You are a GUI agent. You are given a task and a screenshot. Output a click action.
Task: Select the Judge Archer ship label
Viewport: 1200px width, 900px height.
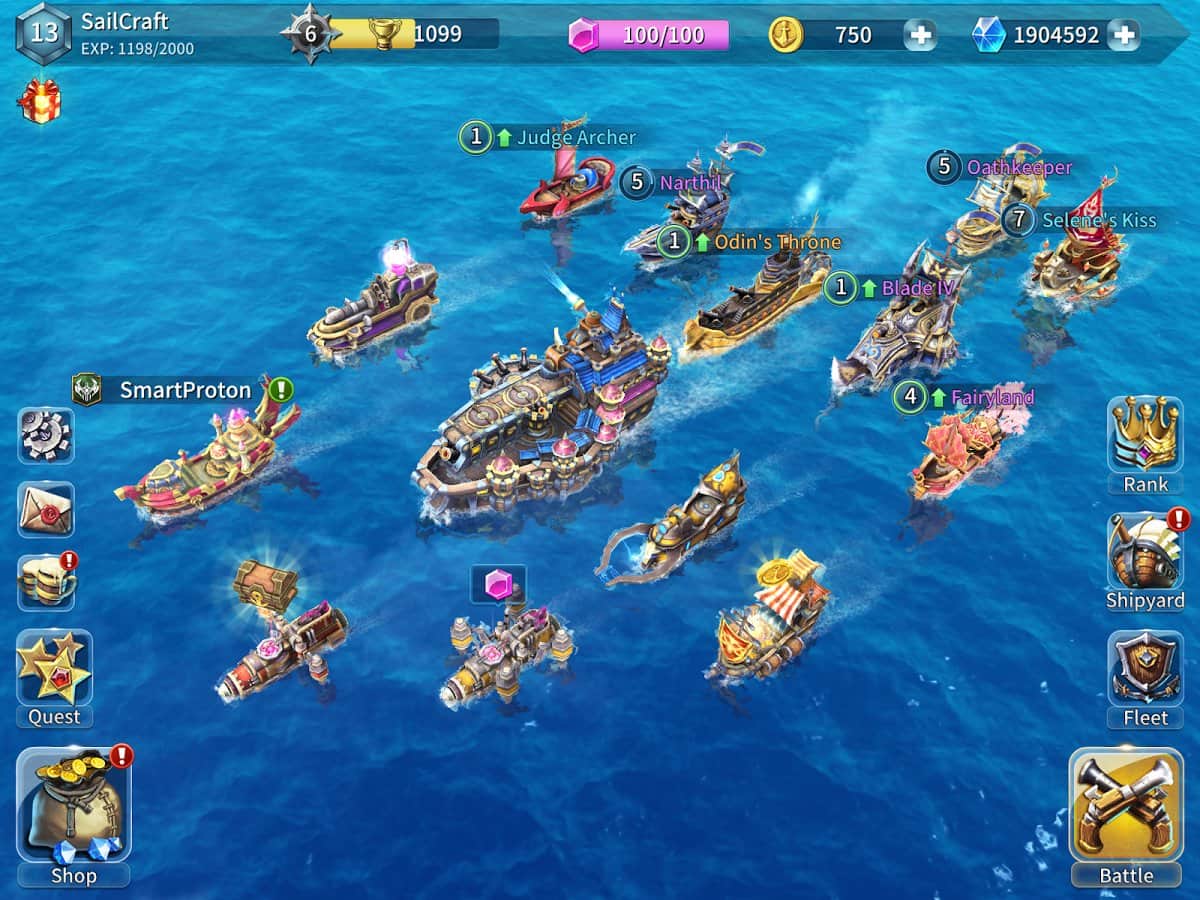click(x=575, y=138)
